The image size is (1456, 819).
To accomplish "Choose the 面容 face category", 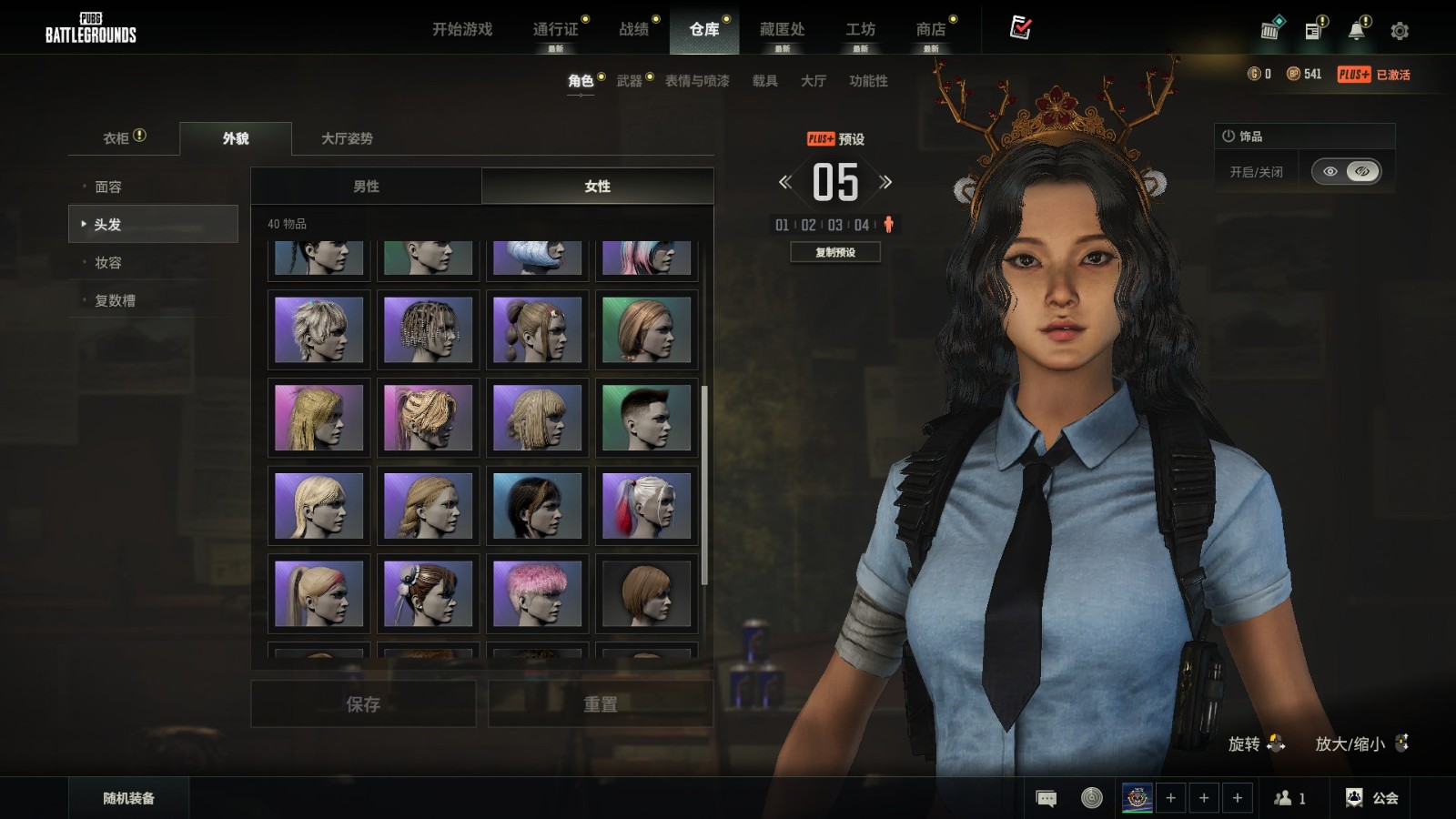I will [x=108, y=187].
